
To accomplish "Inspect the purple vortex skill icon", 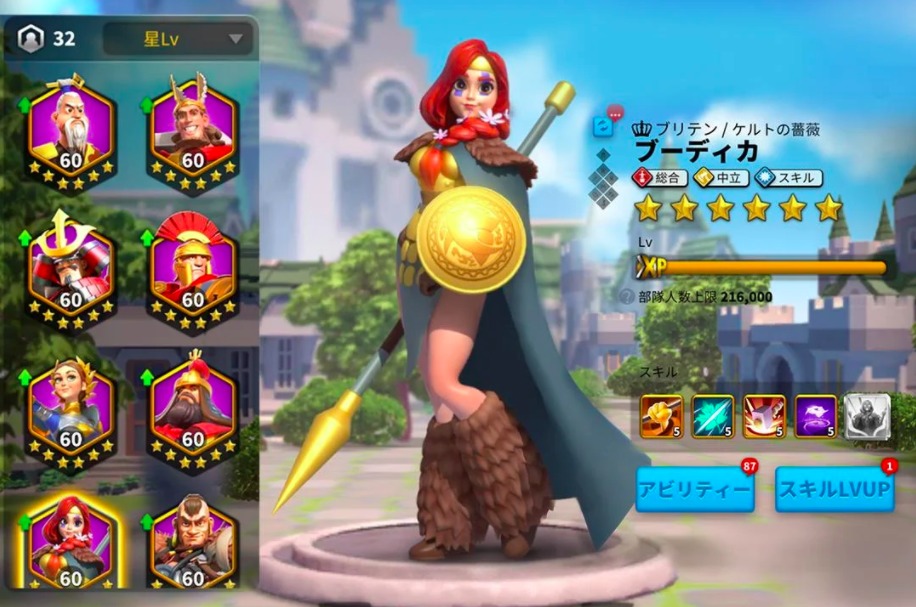I will coord(815,417).
